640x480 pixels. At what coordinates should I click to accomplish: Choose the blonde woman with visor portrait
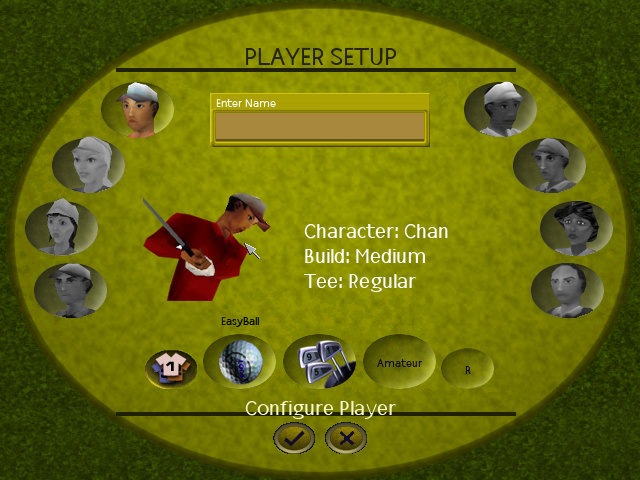(88, 164)
